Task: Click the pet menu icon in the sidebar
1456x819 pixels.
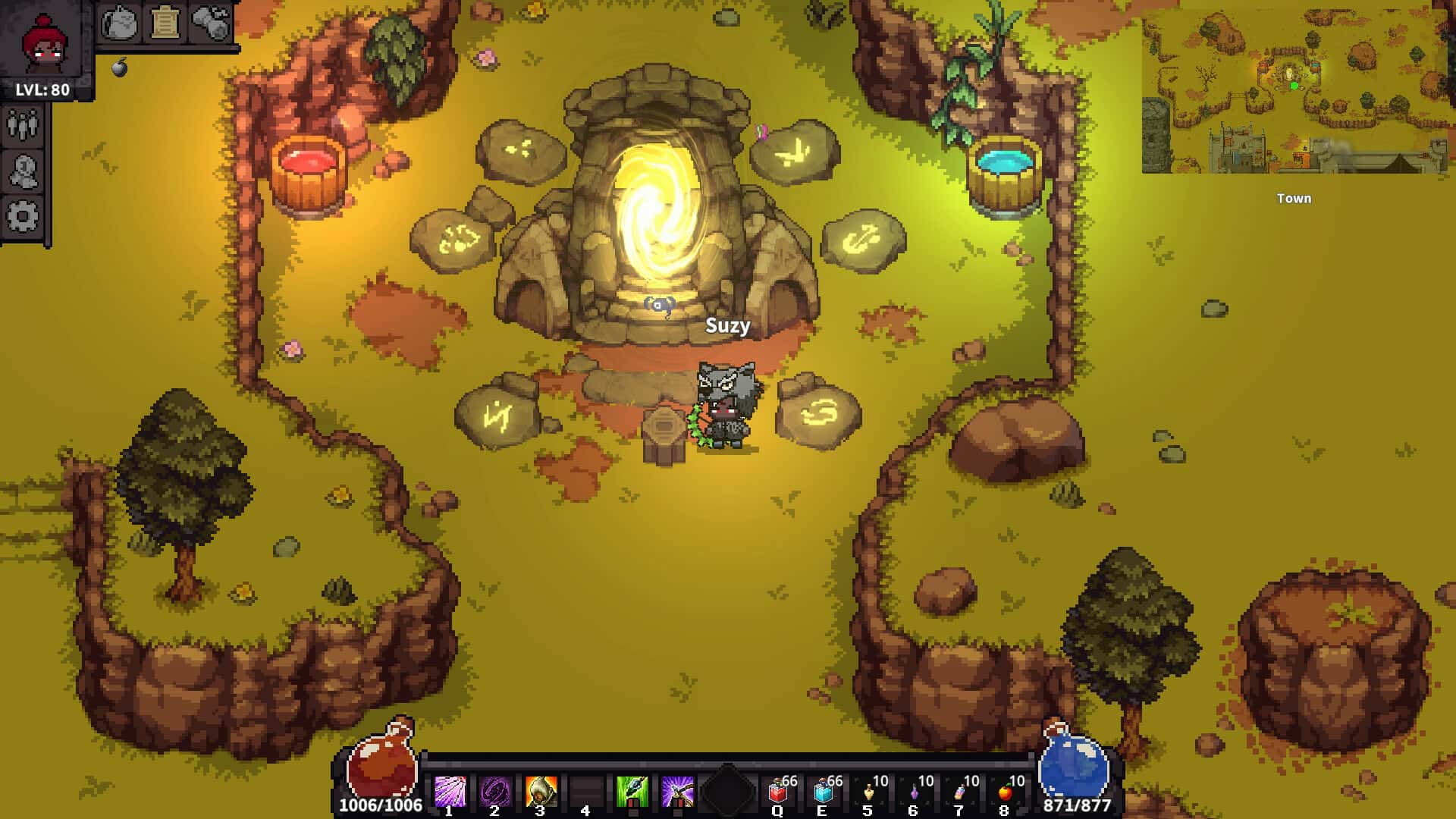Action: click(x=24, y=168)
